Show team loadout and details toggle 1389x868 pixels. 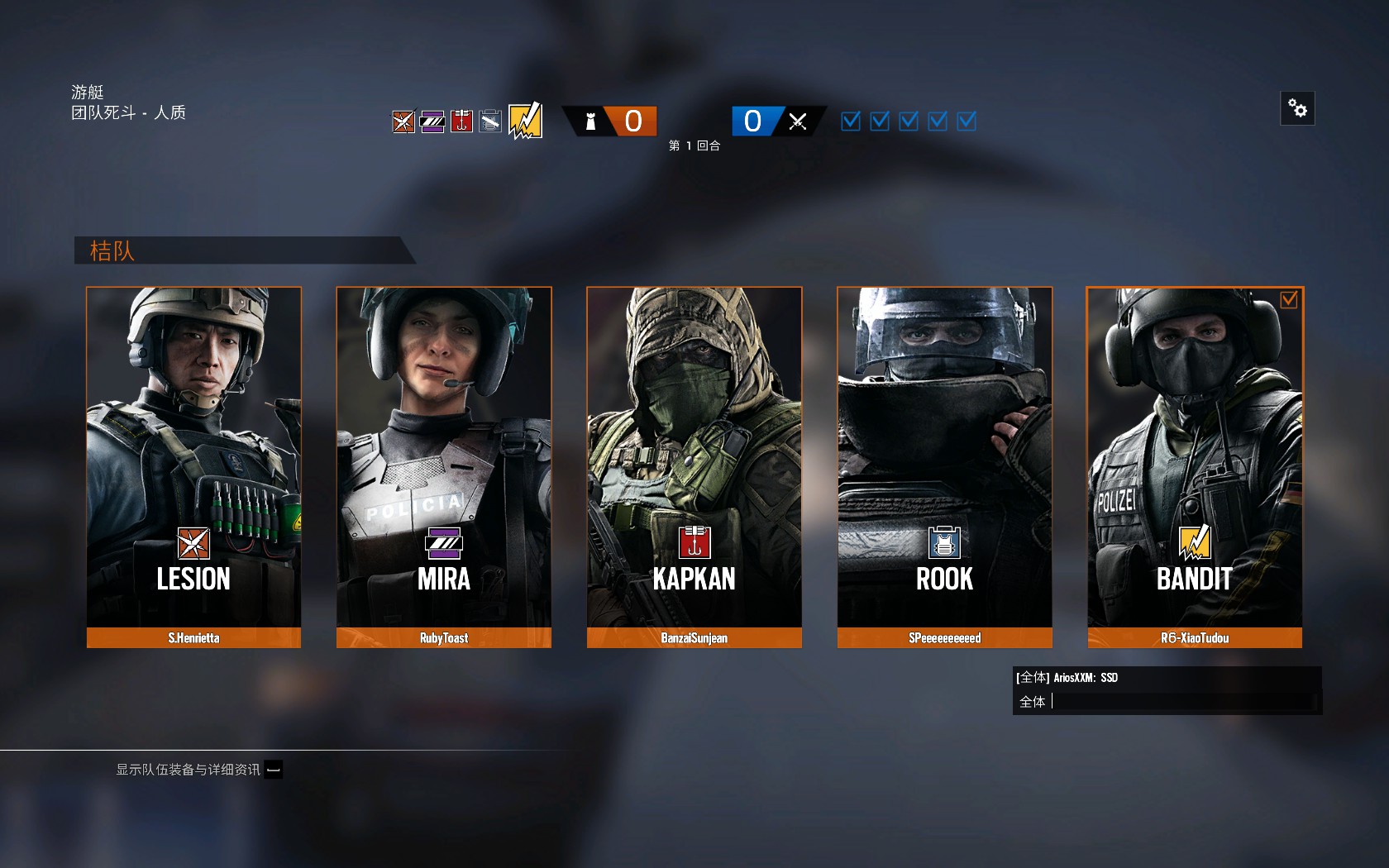click(274, 770)
